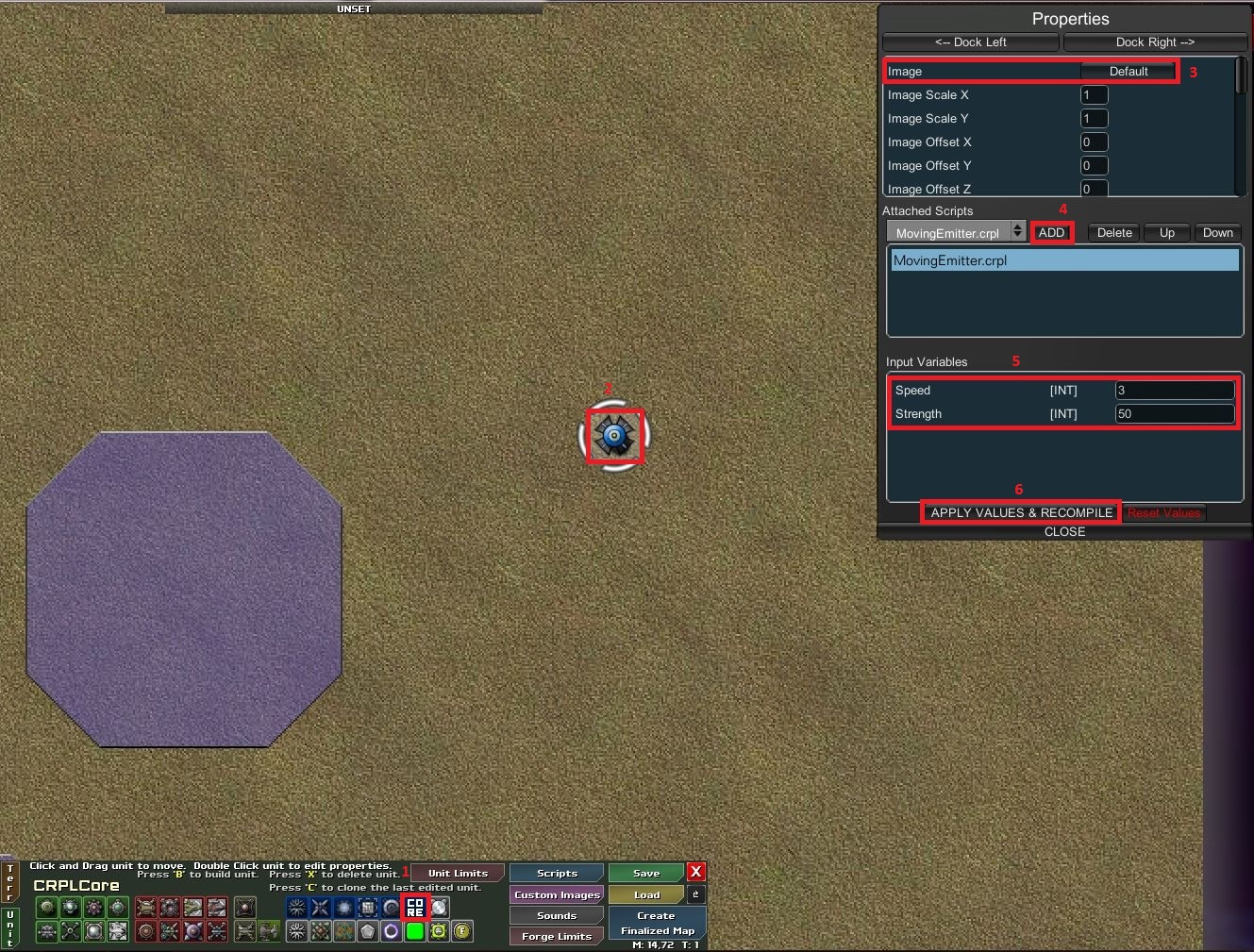Open the Scripts panel
The width and height of the screenshot is (1254, 952).
tap(557, 874)
